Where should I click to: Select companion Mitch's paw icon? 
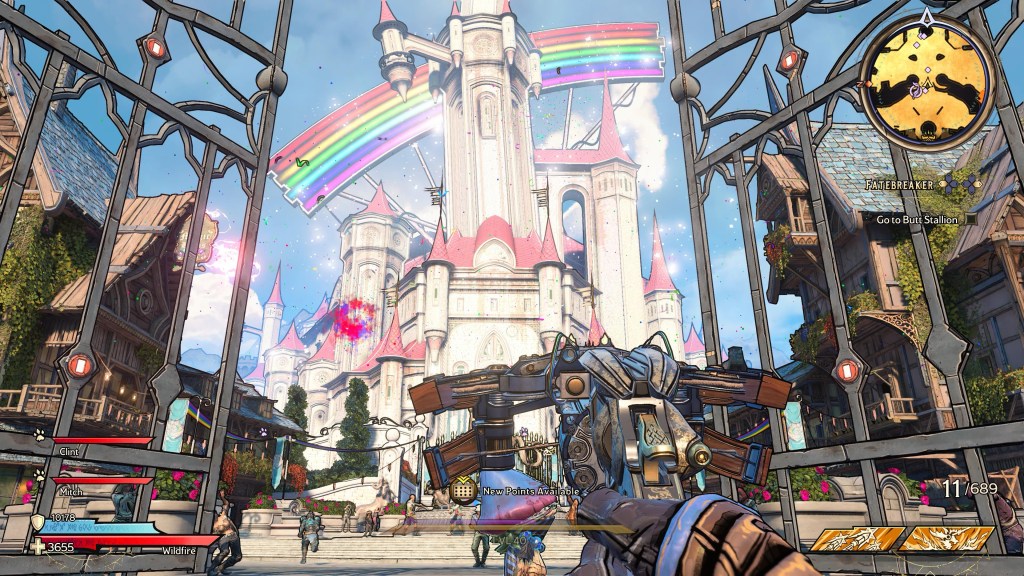(39, 475)
